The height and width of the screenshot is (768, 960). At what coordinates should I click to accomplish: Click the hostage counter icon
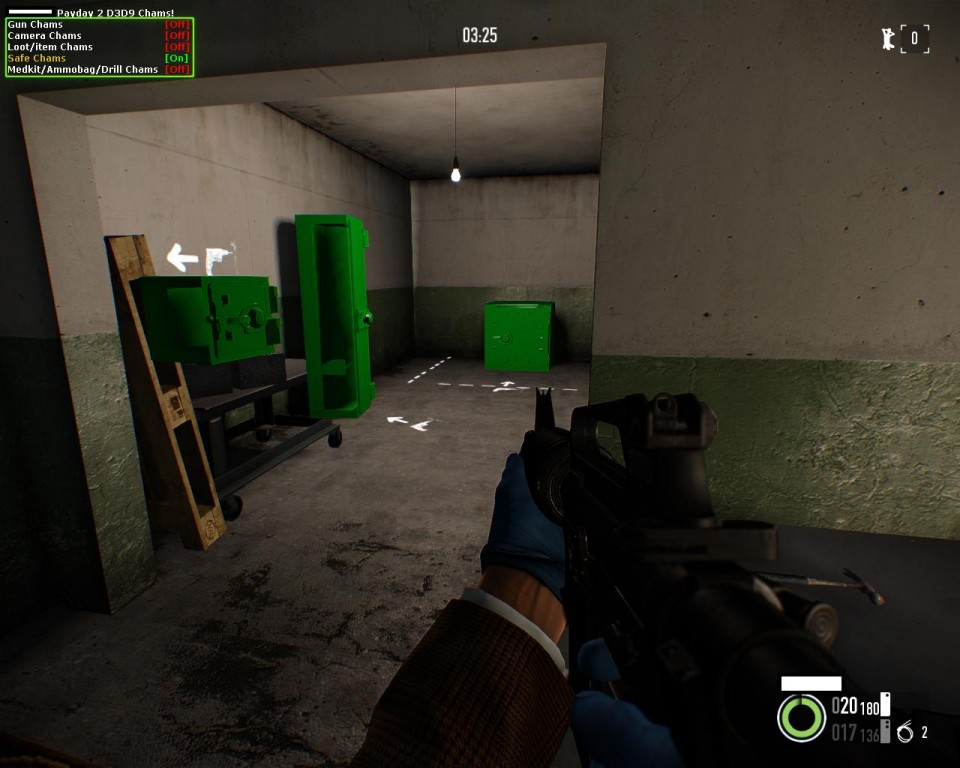(887, 39)
